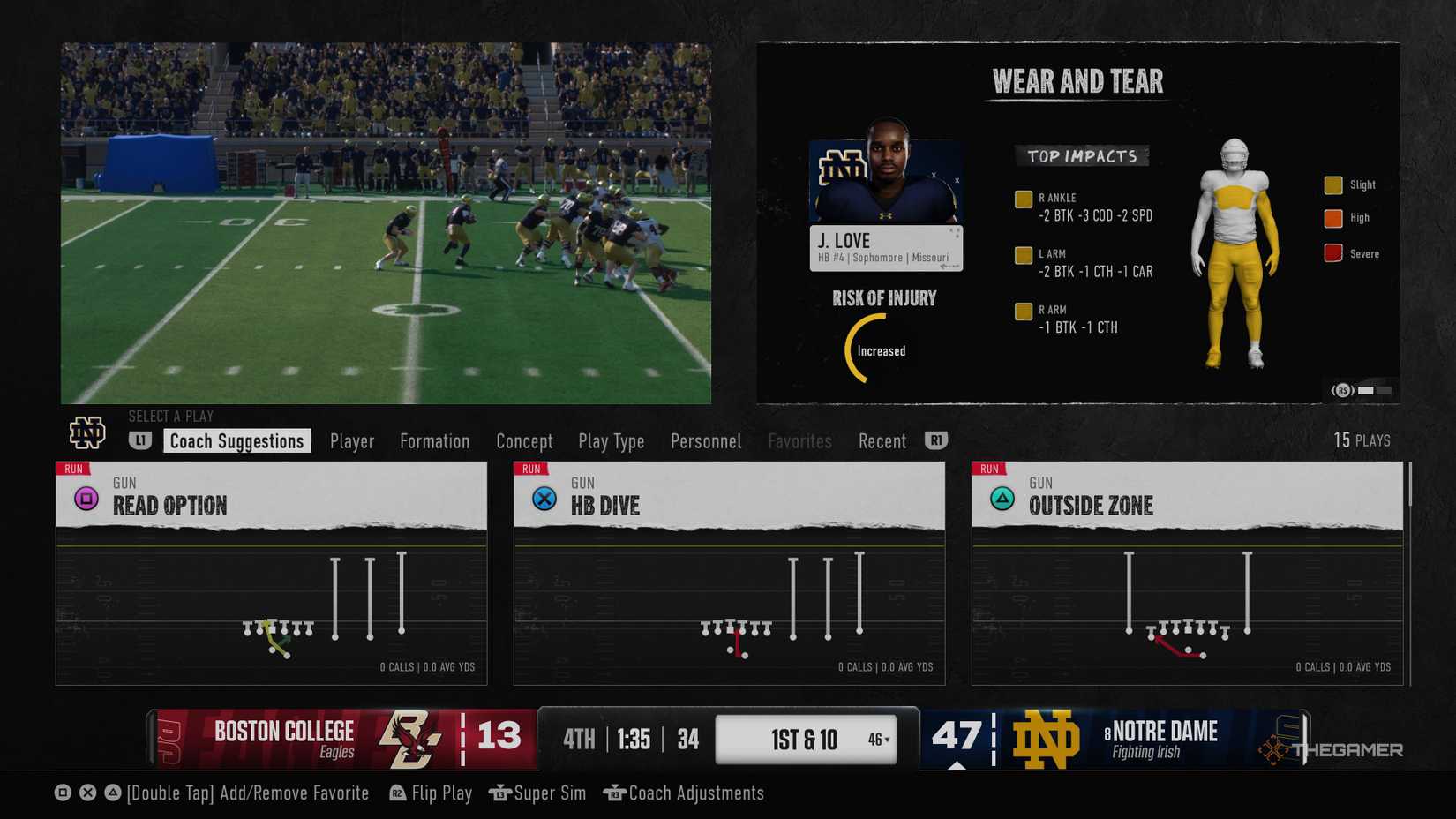The width and height of the screenshot is (1456, 819).
Task: Click the R1 icon next to Recent
Action: point(936,440)
